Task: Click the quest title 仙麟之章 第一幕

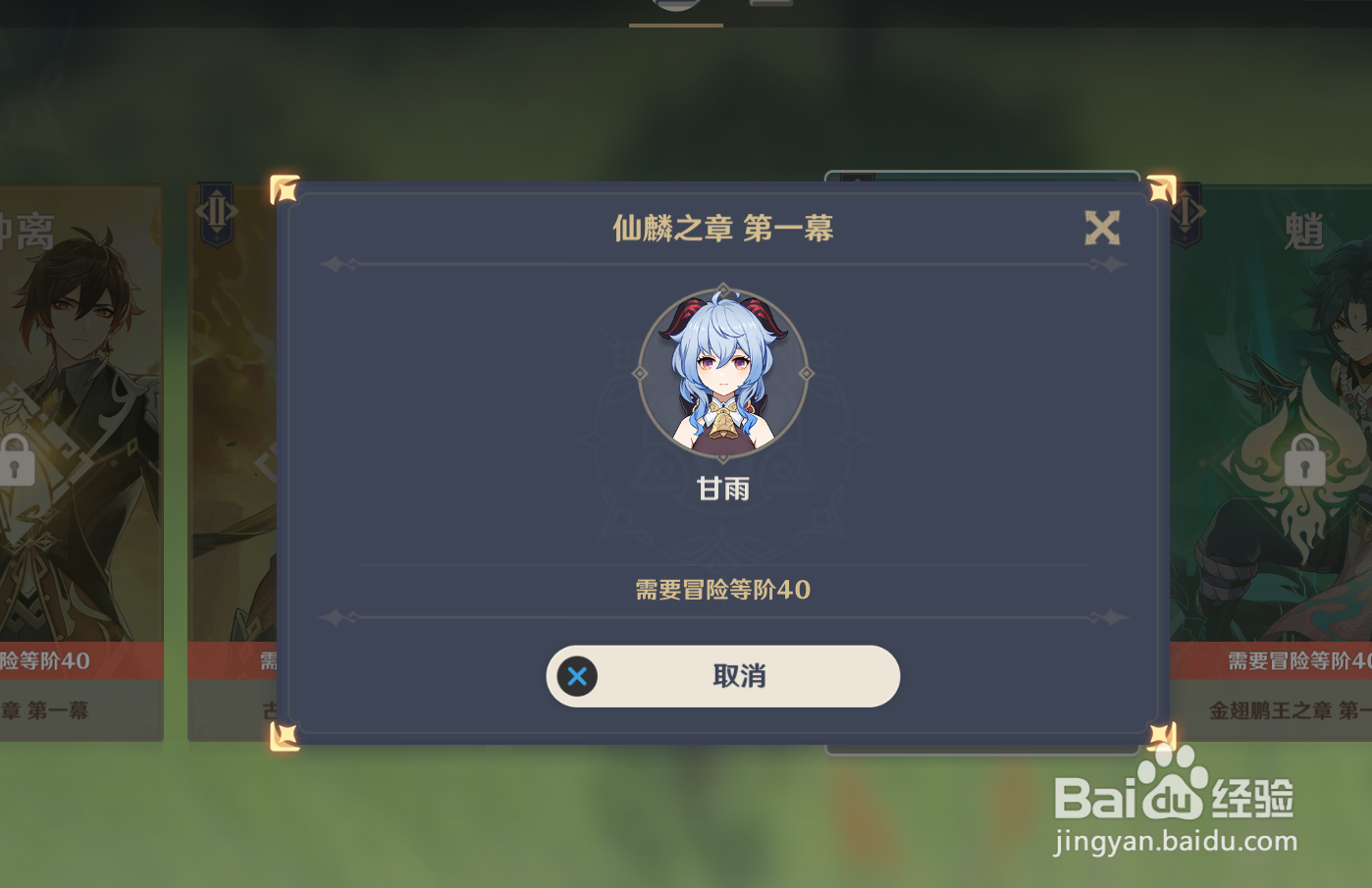Action: tap(723, 228)
